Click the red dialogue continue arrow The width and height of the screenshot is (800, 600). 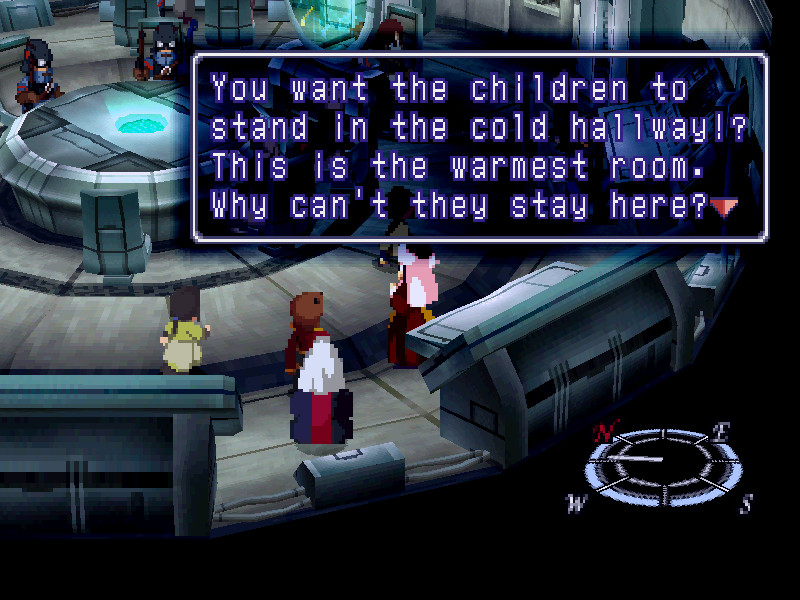pos(724,207)
